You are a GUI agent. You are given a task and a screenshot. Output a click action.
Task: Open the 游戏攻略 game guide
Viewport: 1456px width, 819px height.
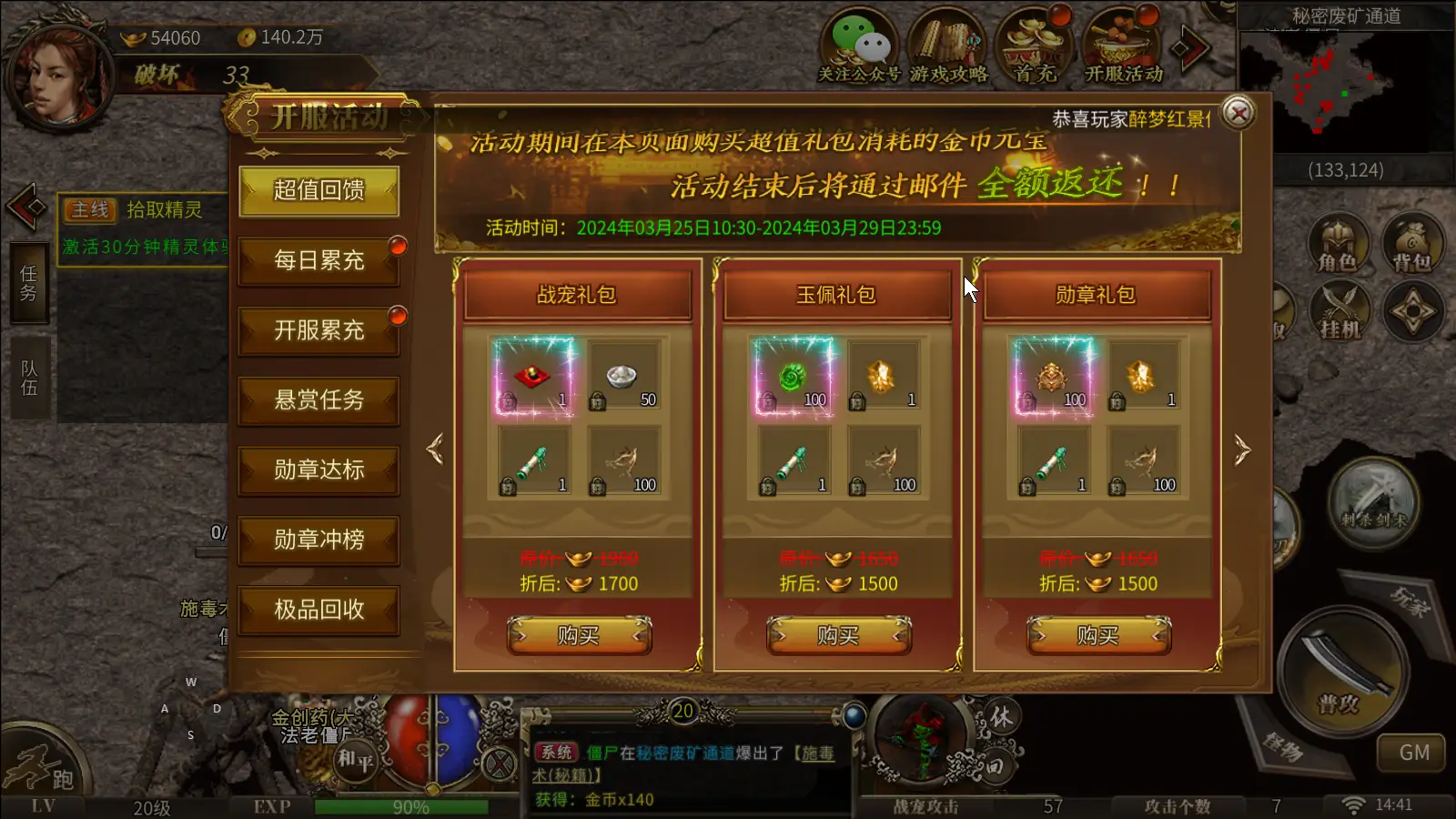coord(947,47)
